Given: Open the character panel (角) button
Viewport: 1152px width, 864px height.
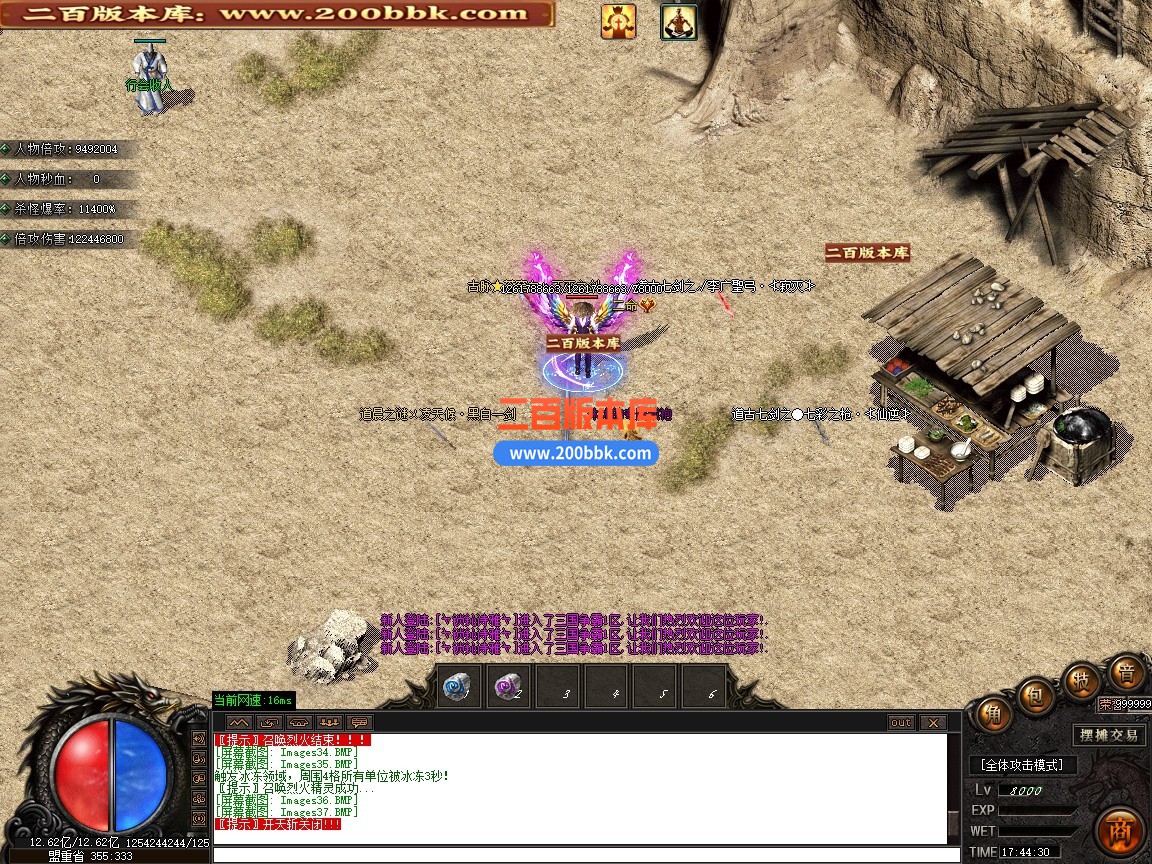Looking at the screenshot, I should [x=993, y=713].
